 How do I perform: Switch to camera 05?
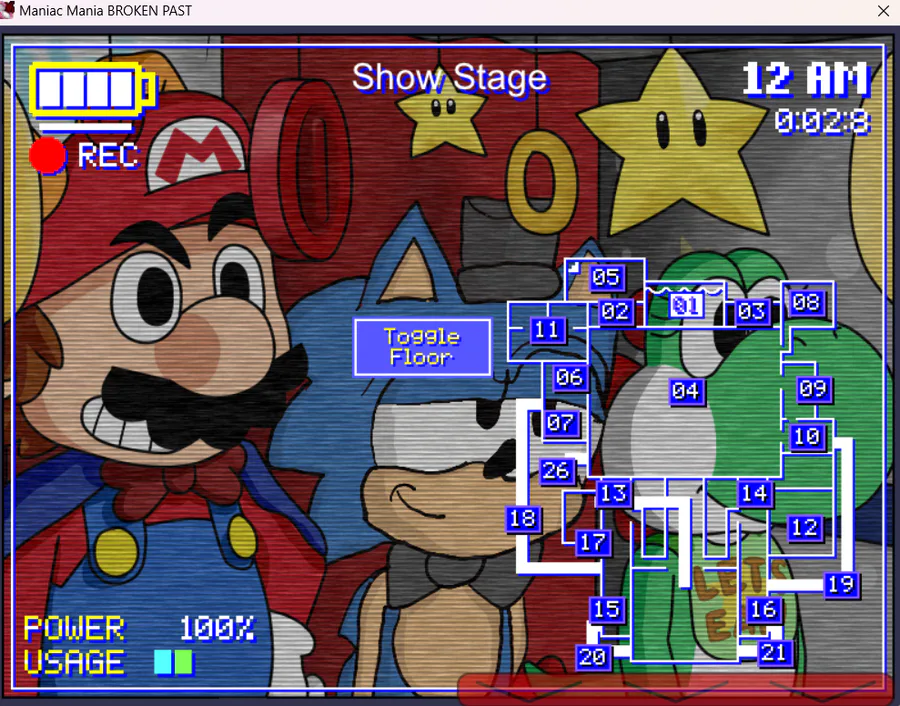pyautogui.click(x=605, y=277)
